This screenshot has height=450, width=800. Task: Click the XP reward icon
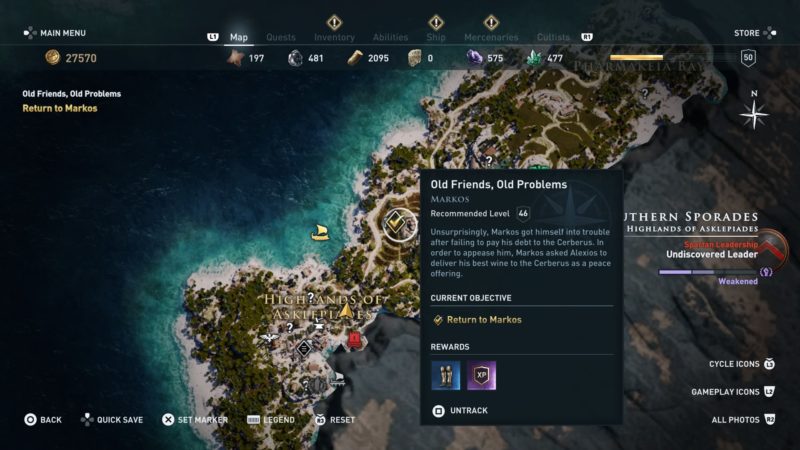[482, 375]
